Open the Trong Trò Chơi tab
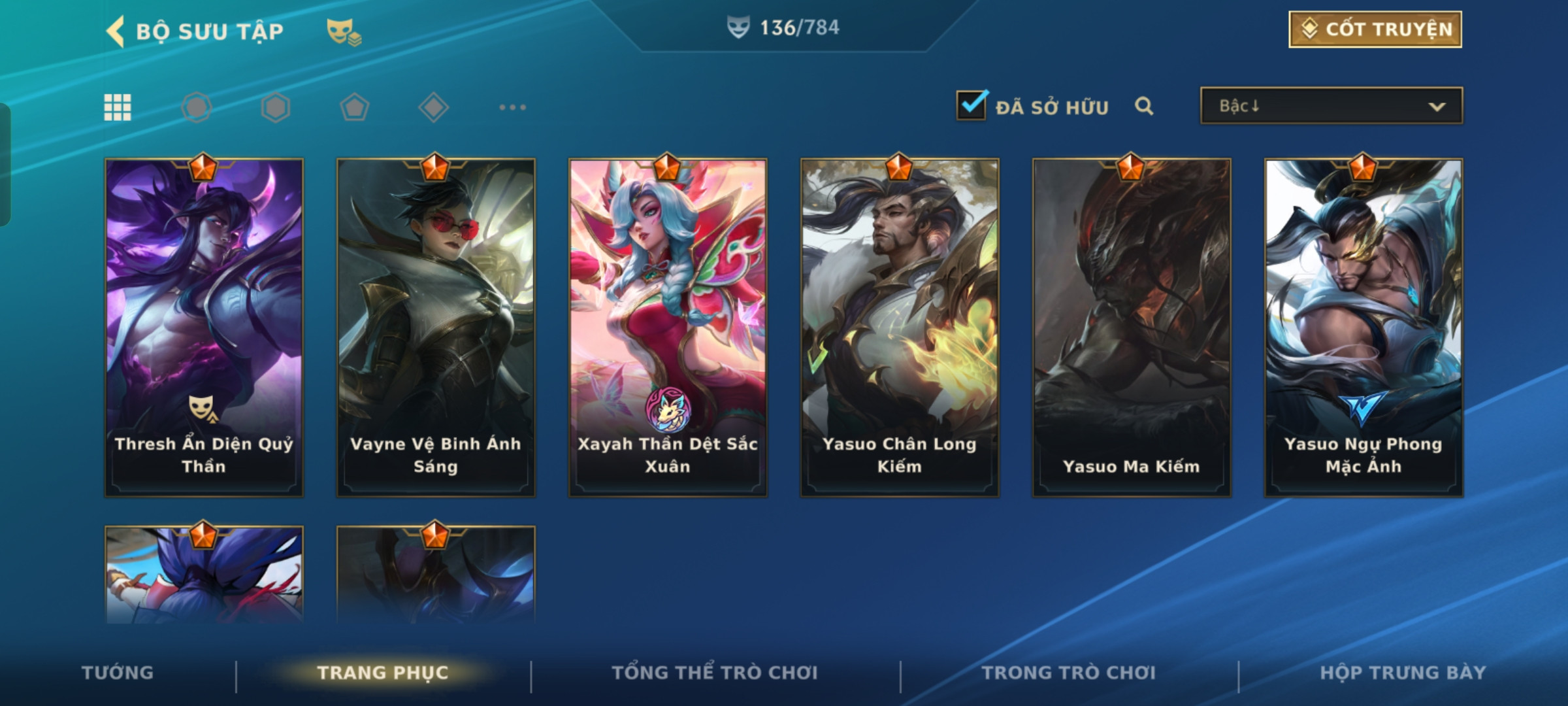This screenshot has height=706, width=1568. point(1069,673)
